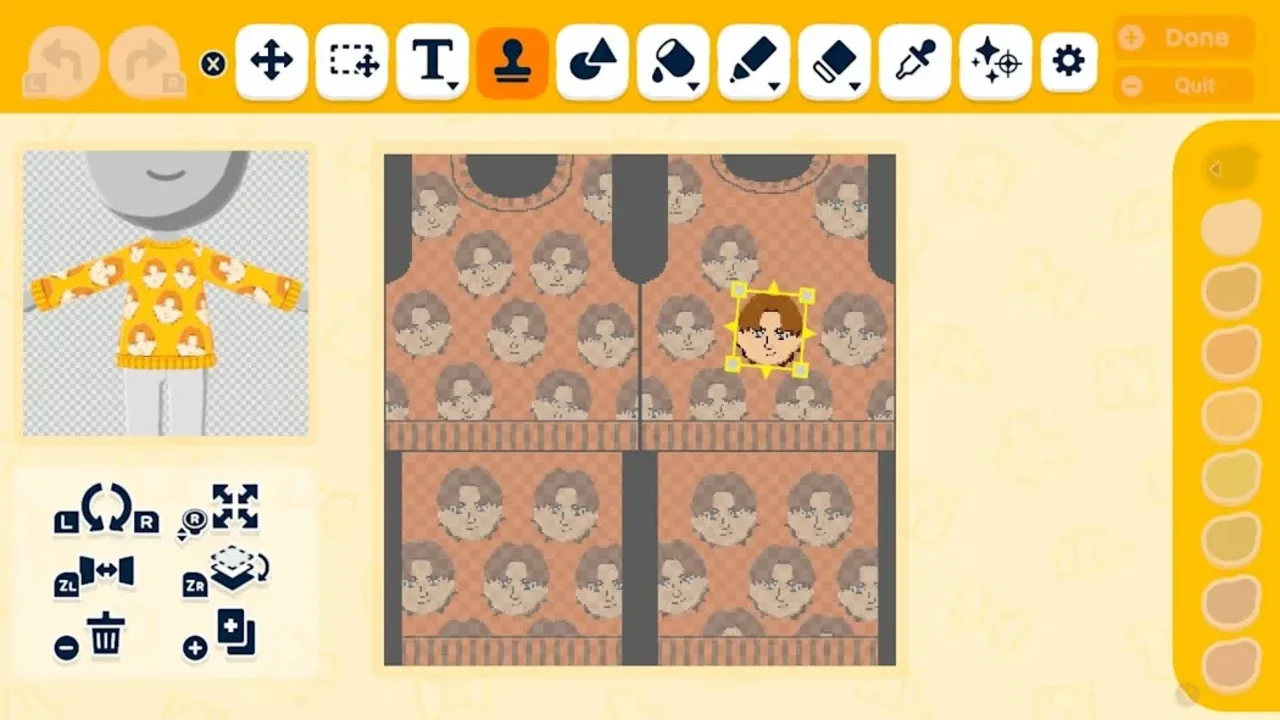The image size is (1280, 720).
Task: Pick the Marker drawing tool
Action: (753, 58)
